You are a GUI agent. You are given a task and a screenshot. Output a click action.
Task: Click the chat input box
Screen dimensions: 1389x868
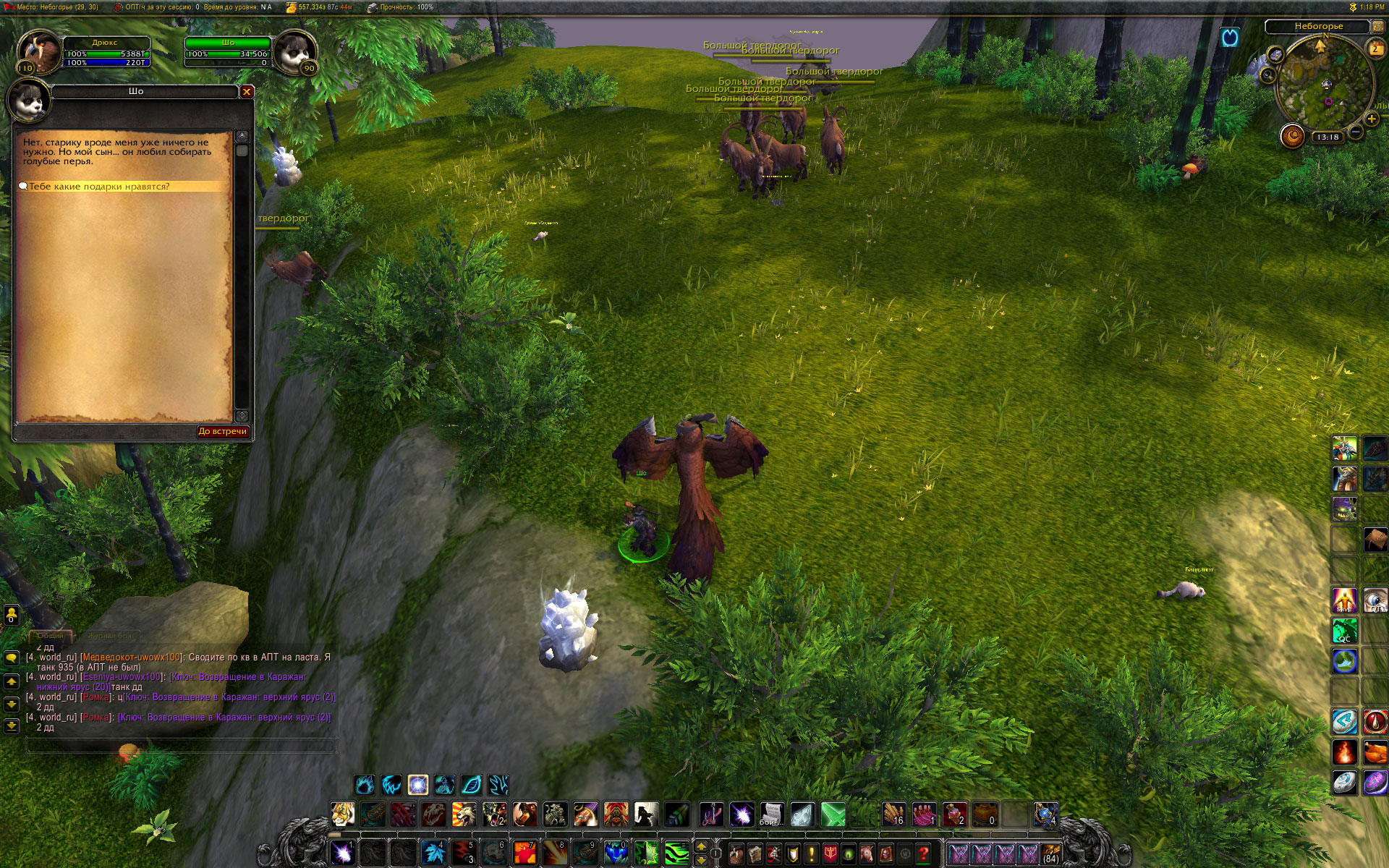(x=181, y=745)
